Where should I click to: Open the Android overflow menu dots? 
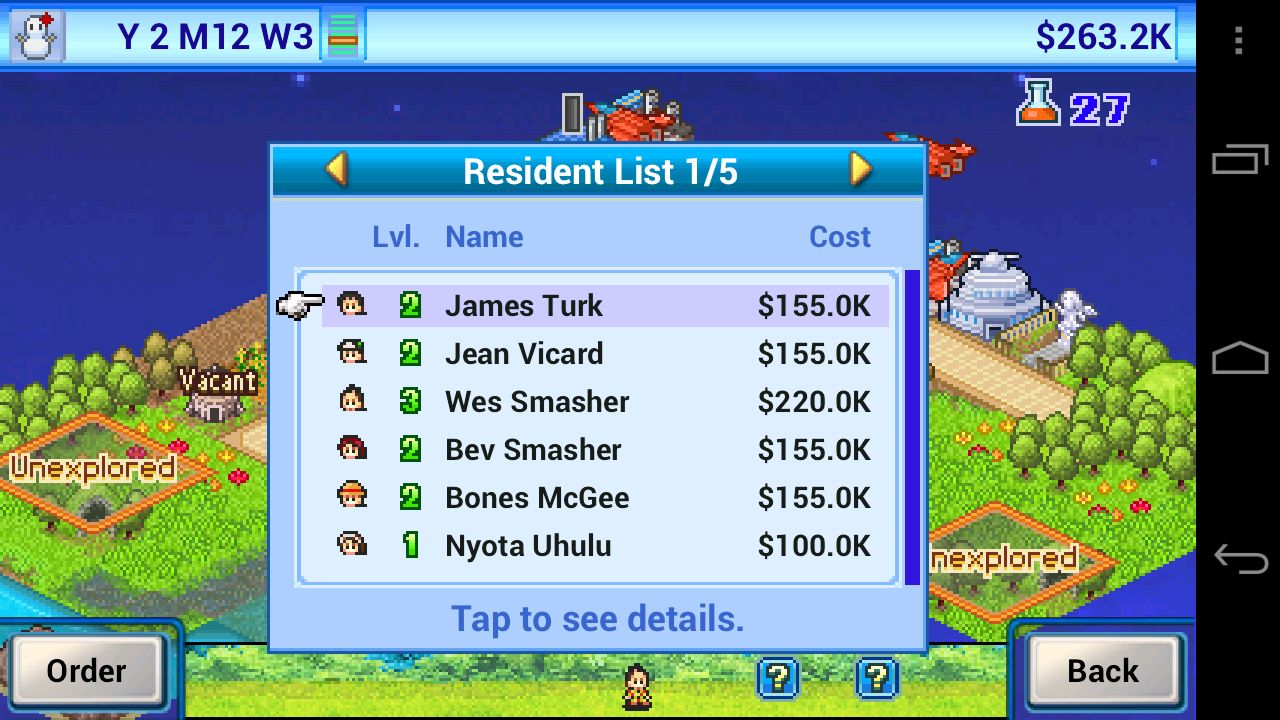click(x=1239, y=40)
